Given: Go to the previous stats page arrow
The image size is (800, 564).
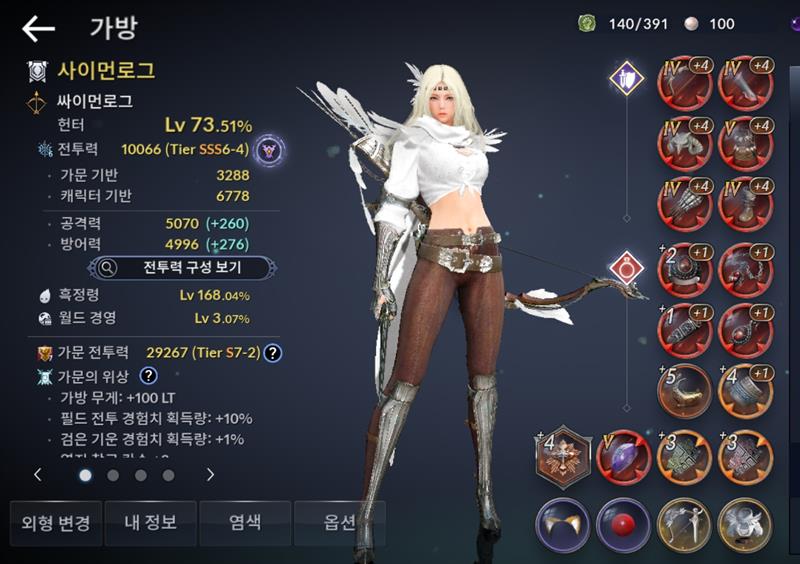Looking at the screenshot, I should [38, 475].
